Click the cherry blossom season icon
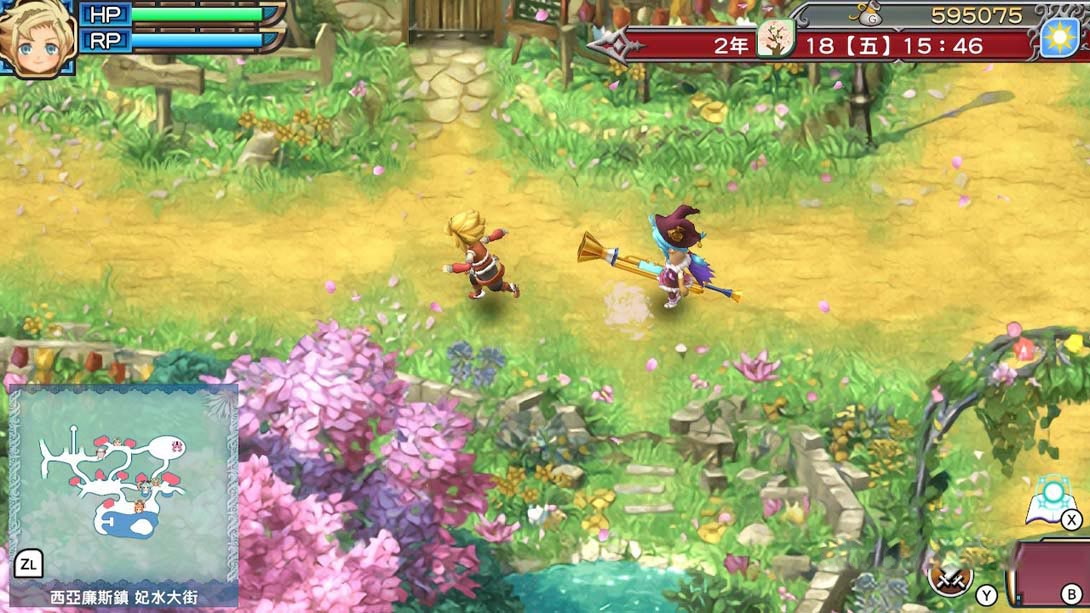This screenshot has height=613, width=1090. point(774,40)
